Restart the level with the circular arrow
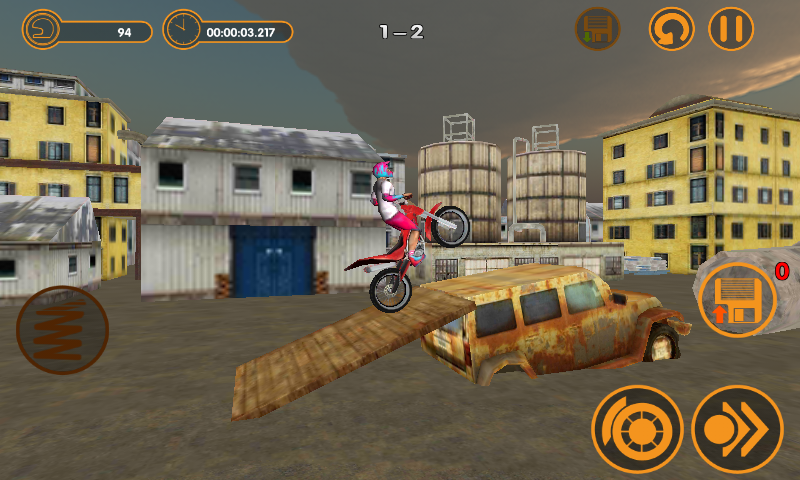The height and width of the screenshot is (480, 800). (671, 28)
